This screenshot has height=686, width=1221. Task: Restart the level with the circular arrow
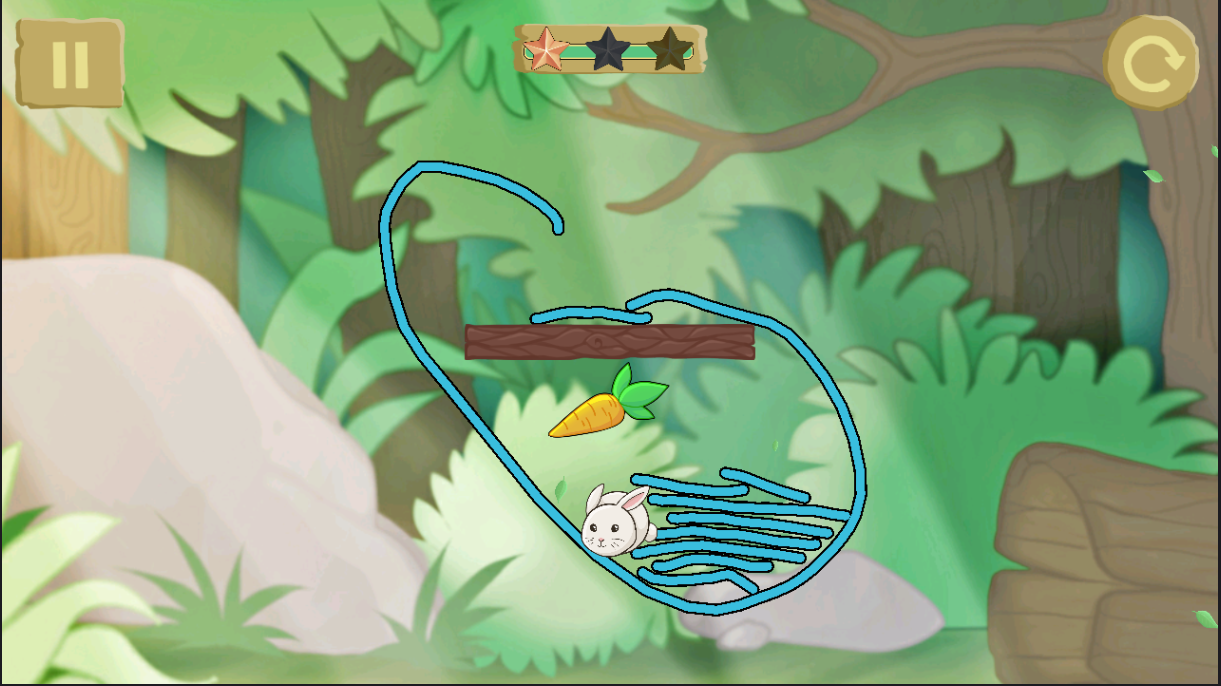(1151, 63)
